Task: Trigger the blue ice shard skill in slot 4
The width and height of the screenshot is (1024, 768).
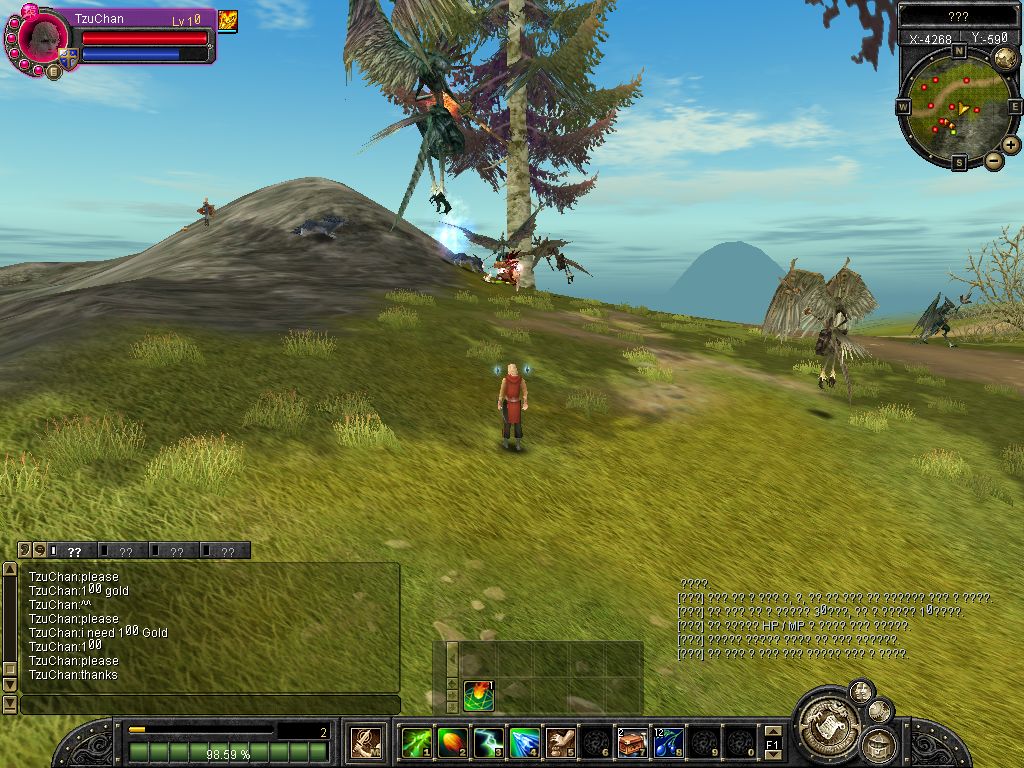Action: pyautogui.click(x=524, y=743)
